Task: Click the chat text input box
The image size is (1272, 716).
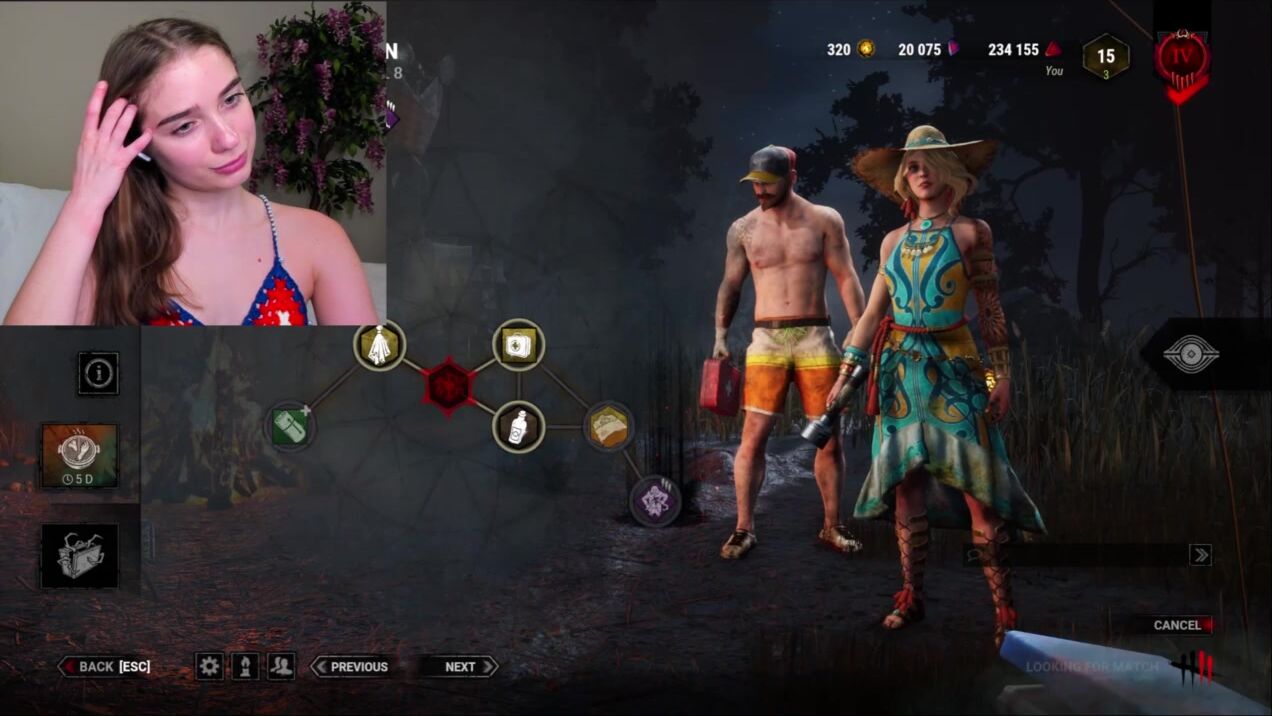Action: point(1075,555)
